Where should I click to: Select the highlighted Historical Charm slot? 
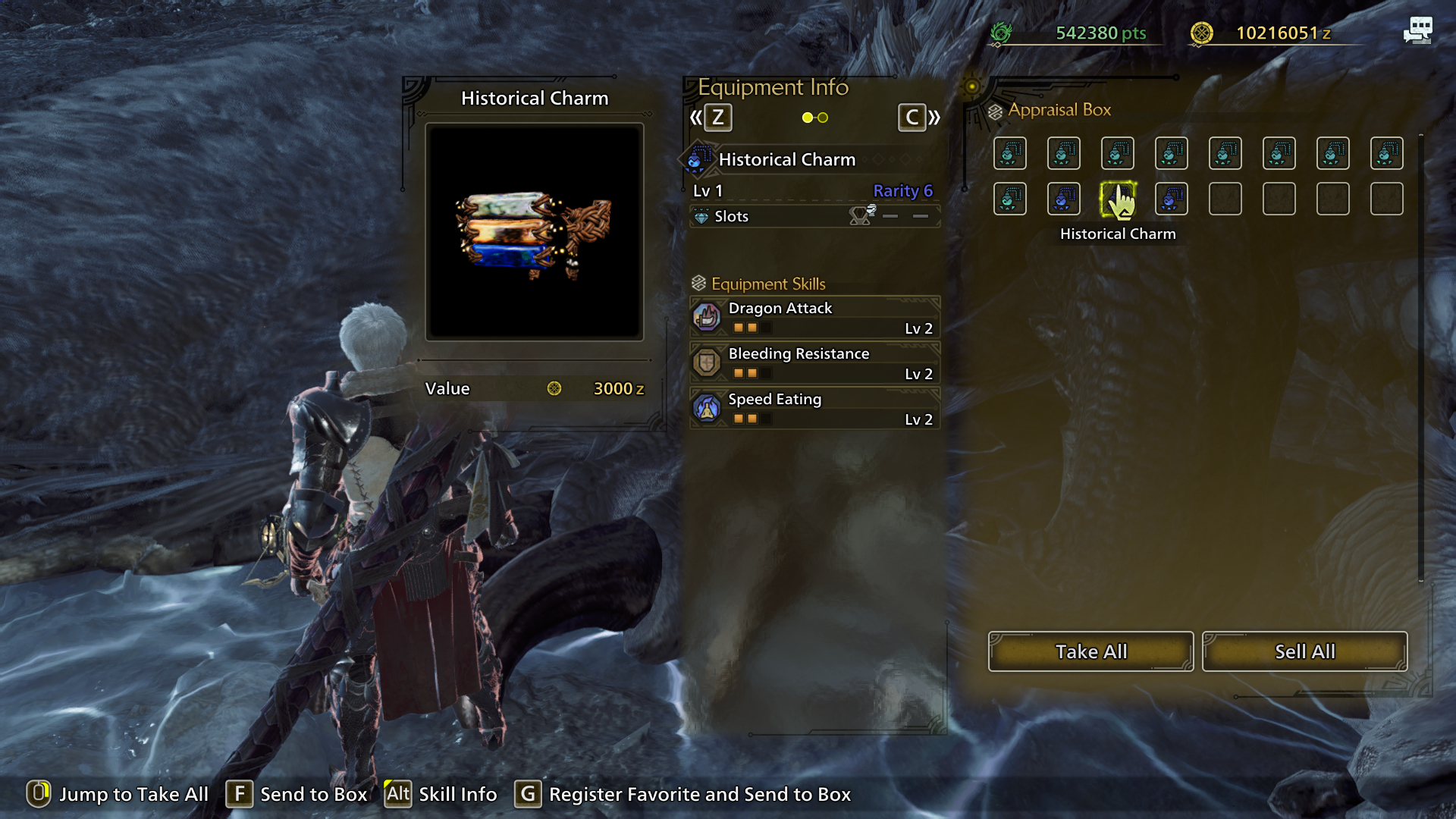click(x=1117, y=199)
